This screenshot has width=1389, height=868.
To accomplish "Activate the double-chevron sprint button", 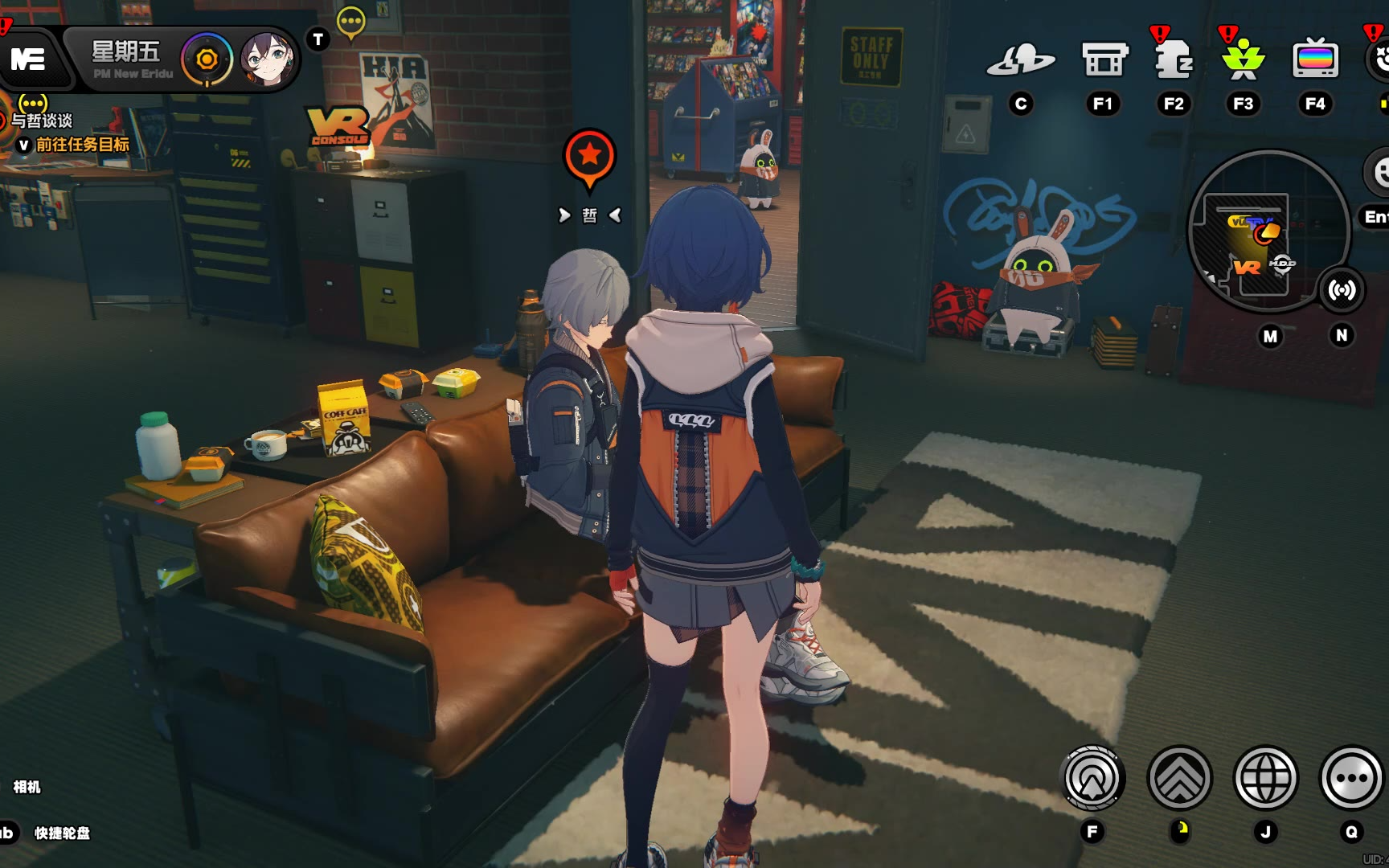I will [1179, 778].
